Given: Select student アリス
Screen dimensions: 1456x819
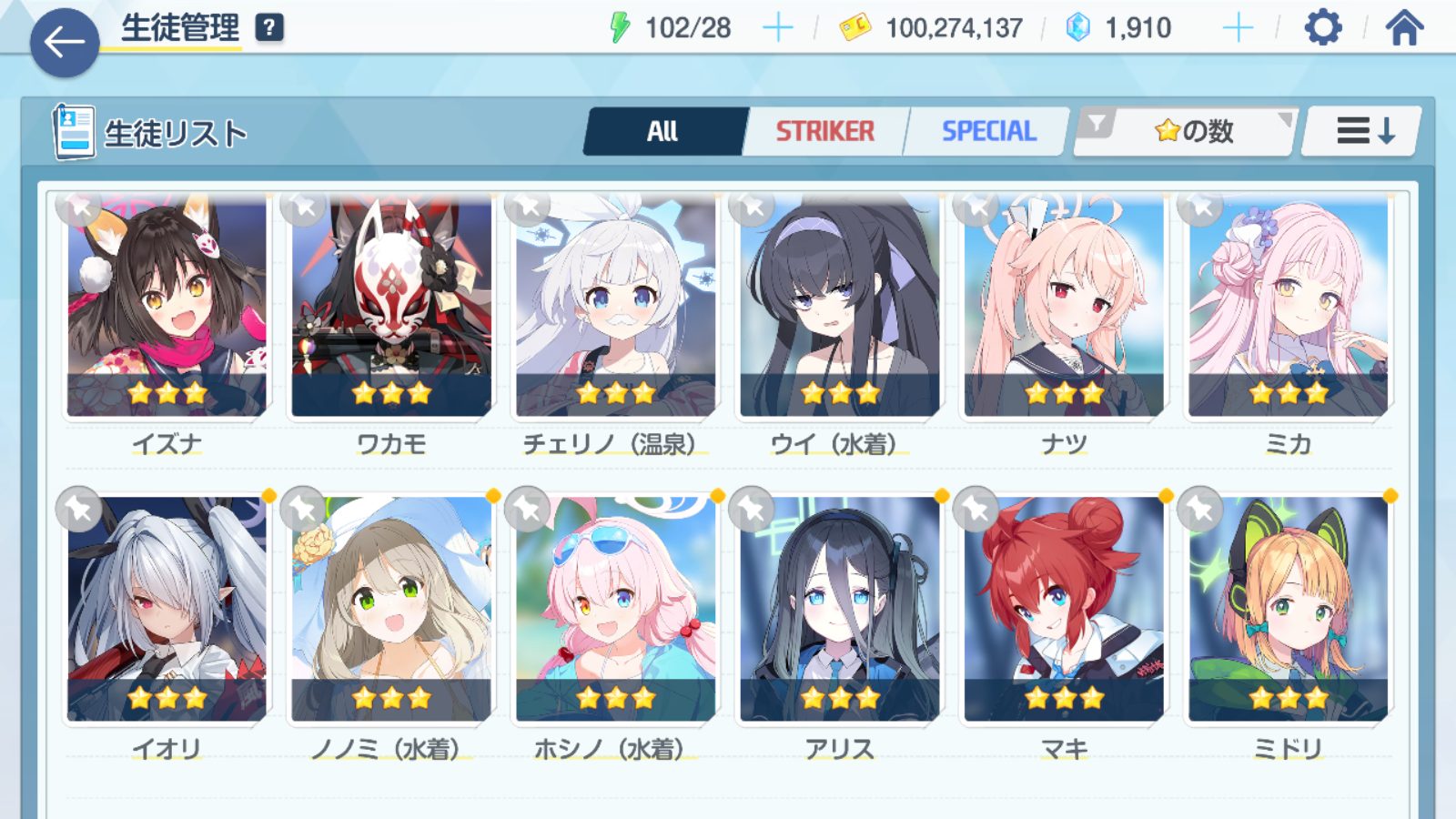Looking at the screenshot, I should pos(839,609).
